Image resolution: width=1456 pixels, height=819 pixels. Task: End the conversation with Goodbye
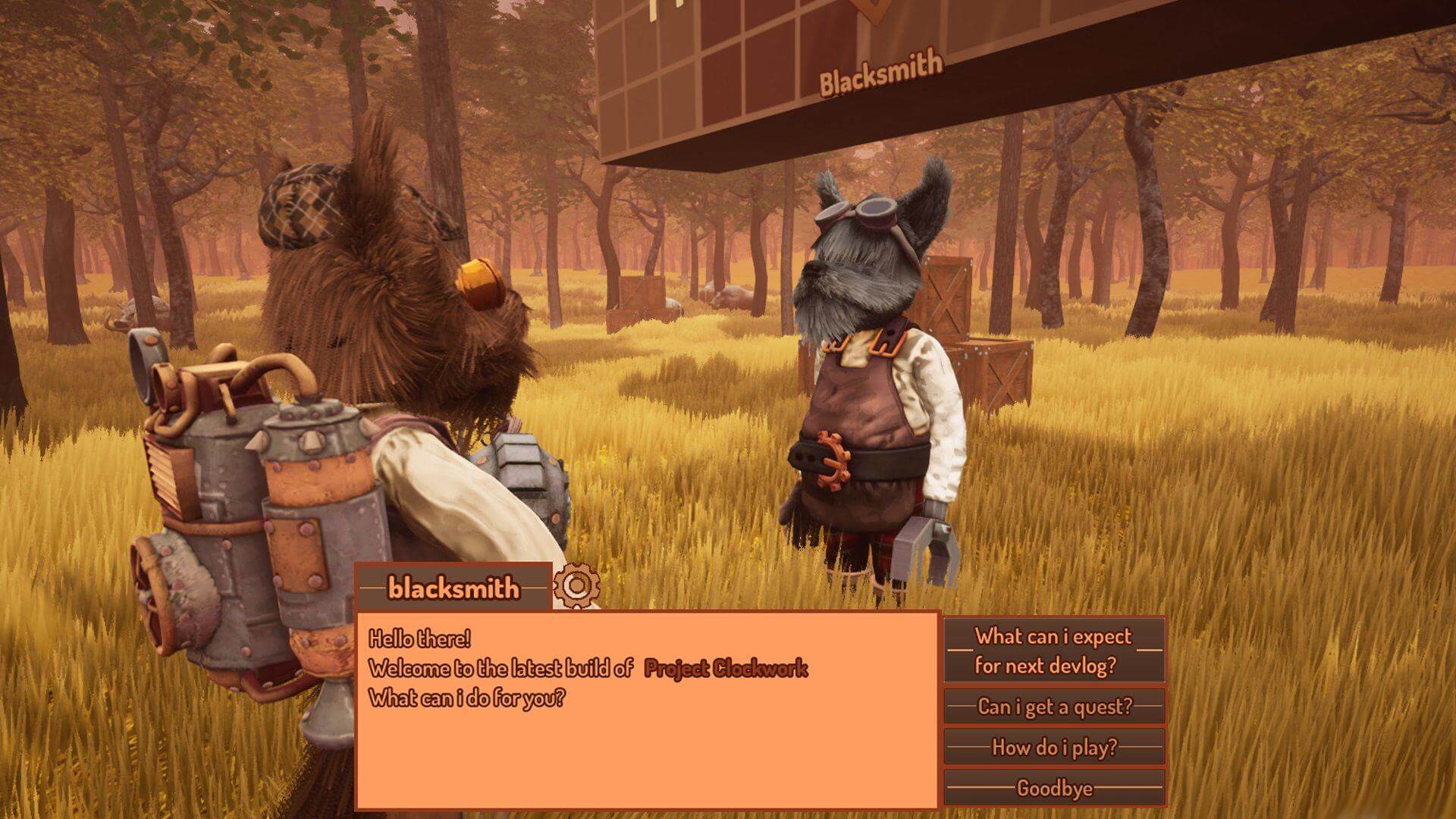(x=1054, y=789)
